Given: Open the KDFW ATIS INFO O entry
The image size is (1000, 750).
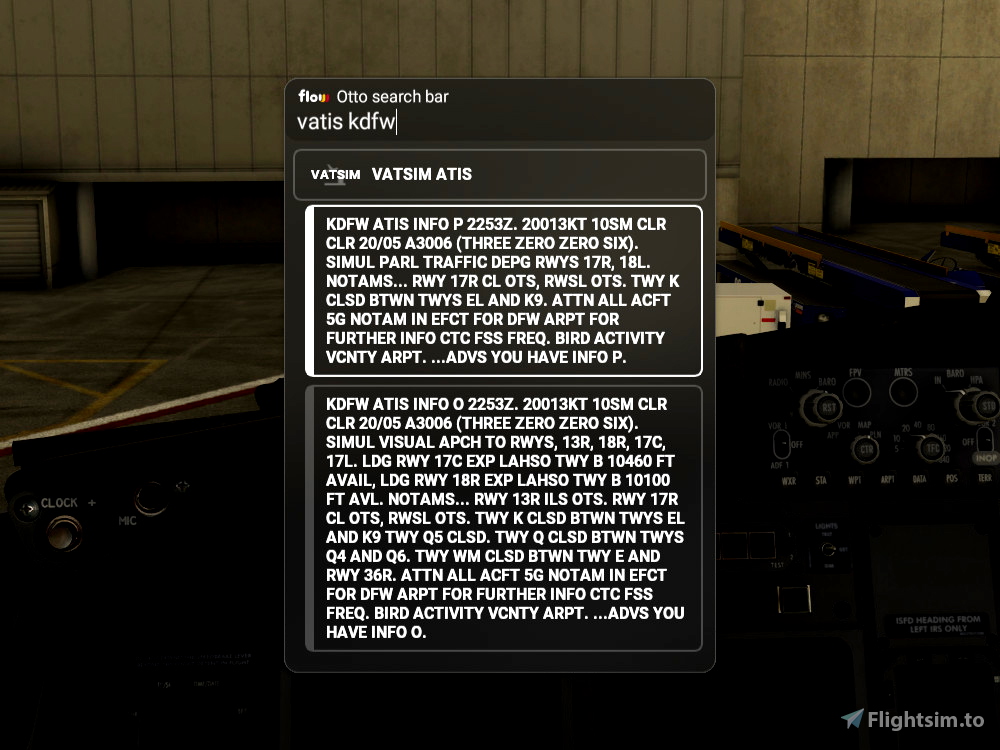Looking at the screenshot, I should [x=504, y=518].
